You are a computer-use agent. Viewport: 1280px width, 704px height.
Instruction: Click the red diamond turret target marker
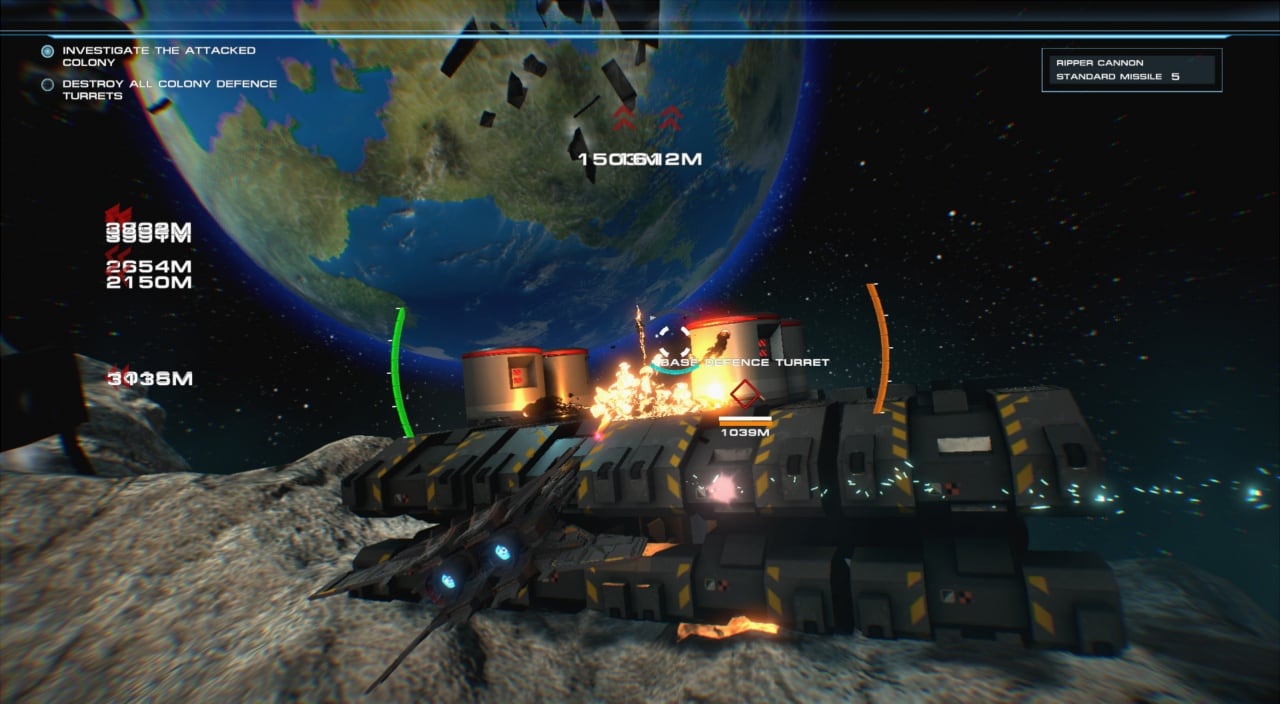click(x=745, y=393)
